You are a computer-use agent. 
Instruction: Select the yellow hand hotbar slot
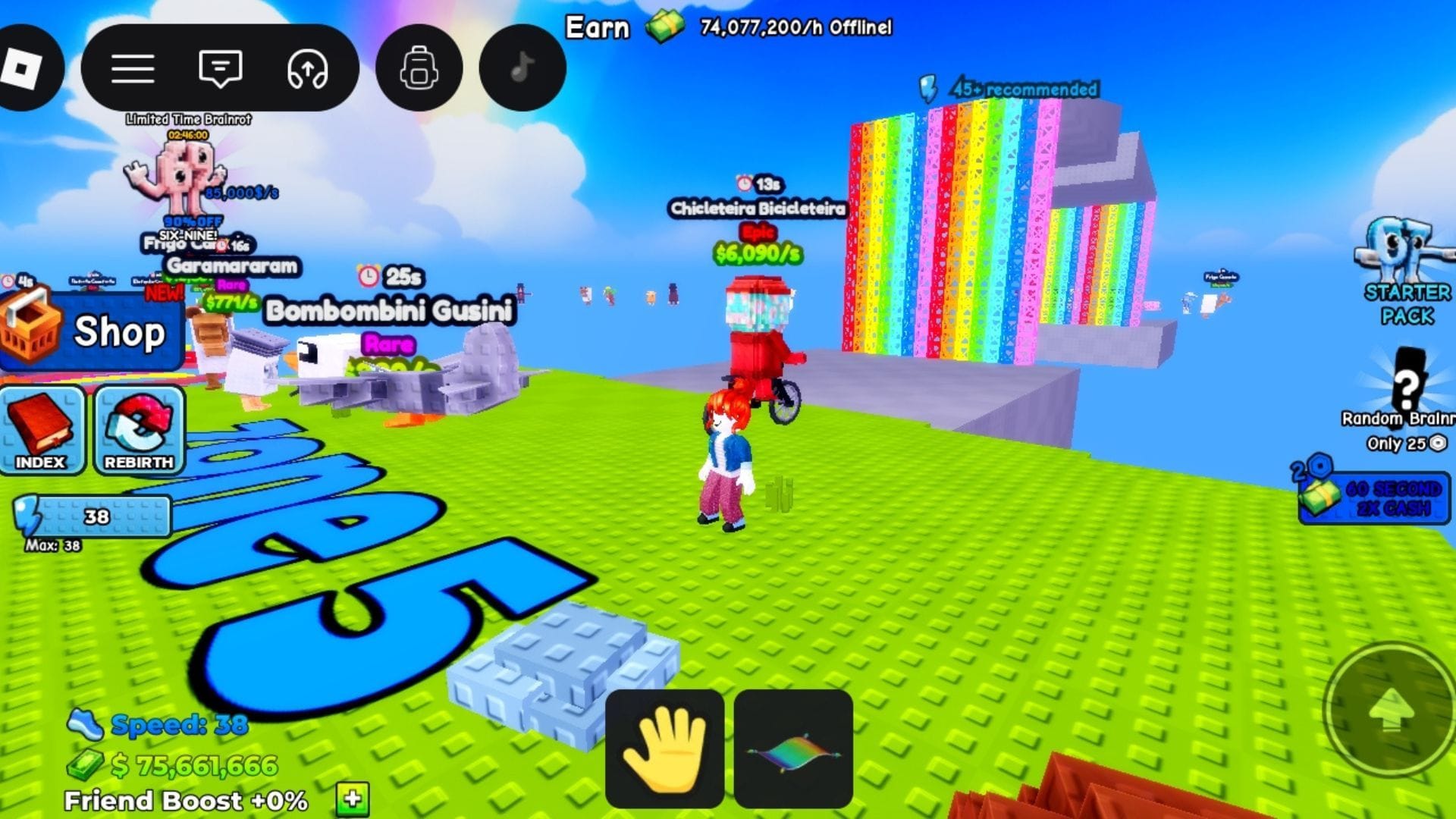(664, 748)
